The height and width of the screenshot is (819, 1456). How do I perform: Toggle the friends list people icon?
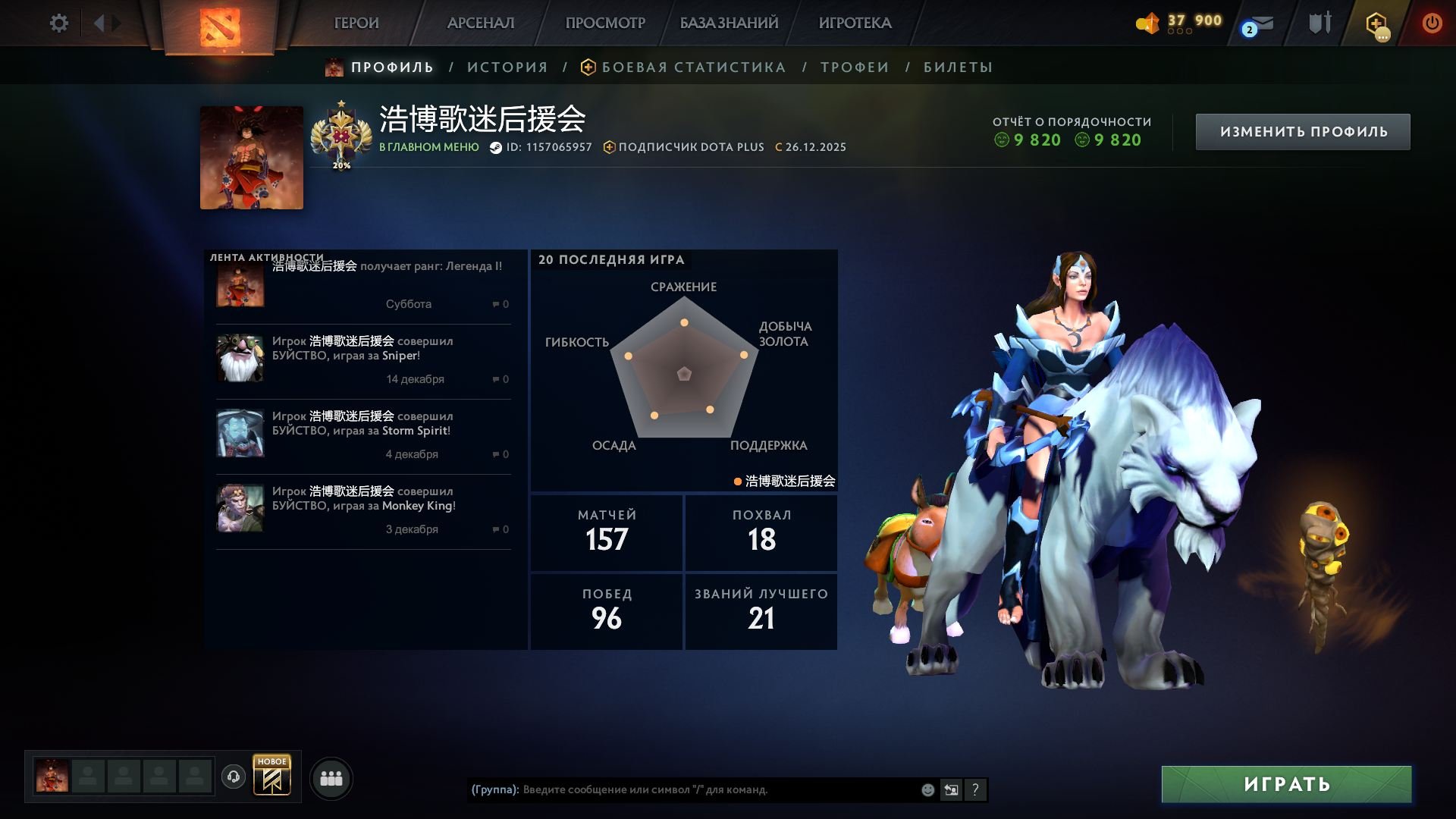tap(331, 777)
